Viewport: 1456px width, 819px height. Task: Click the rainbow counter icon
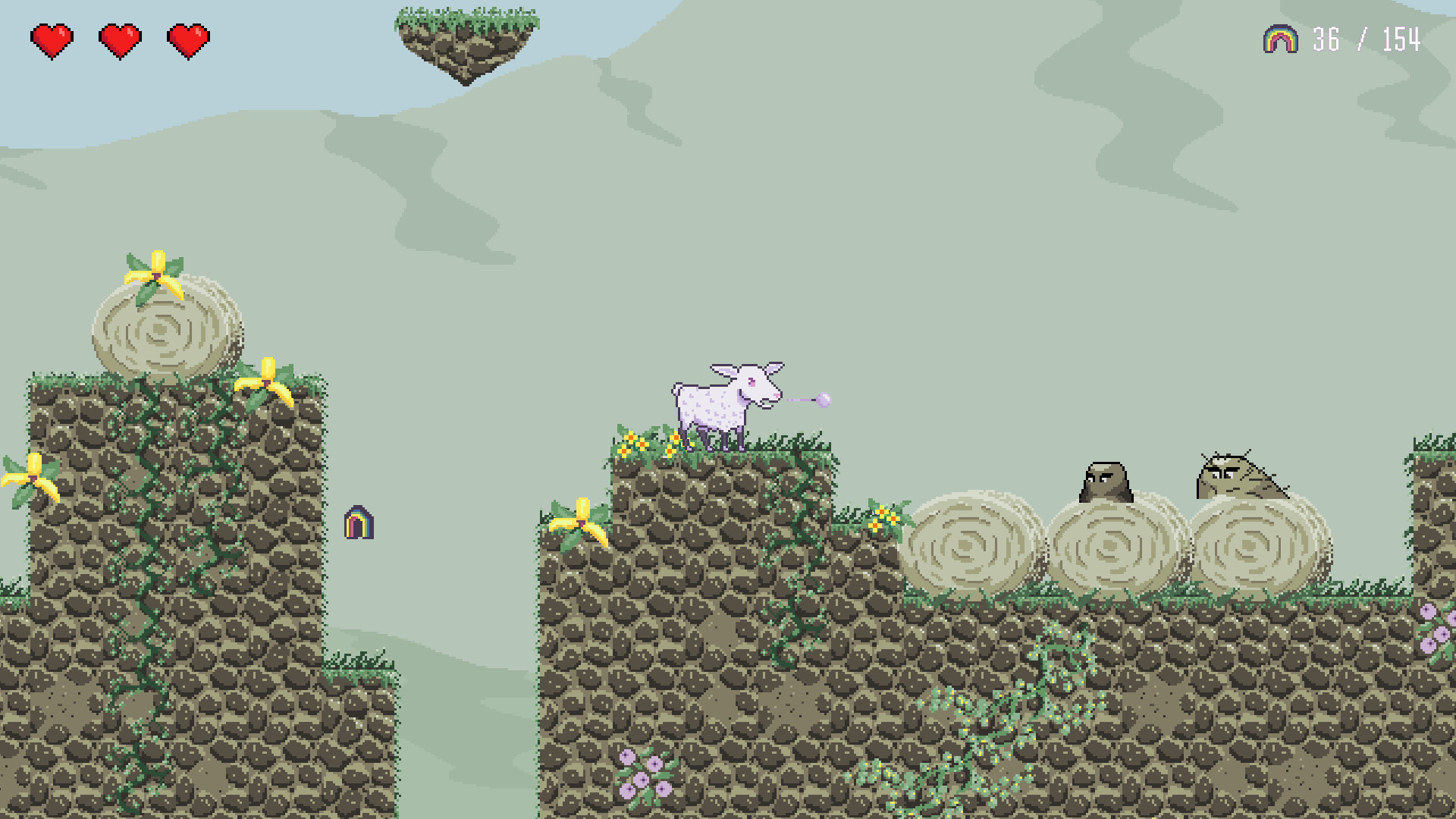pyautogui.click(x=1280, y=38)
